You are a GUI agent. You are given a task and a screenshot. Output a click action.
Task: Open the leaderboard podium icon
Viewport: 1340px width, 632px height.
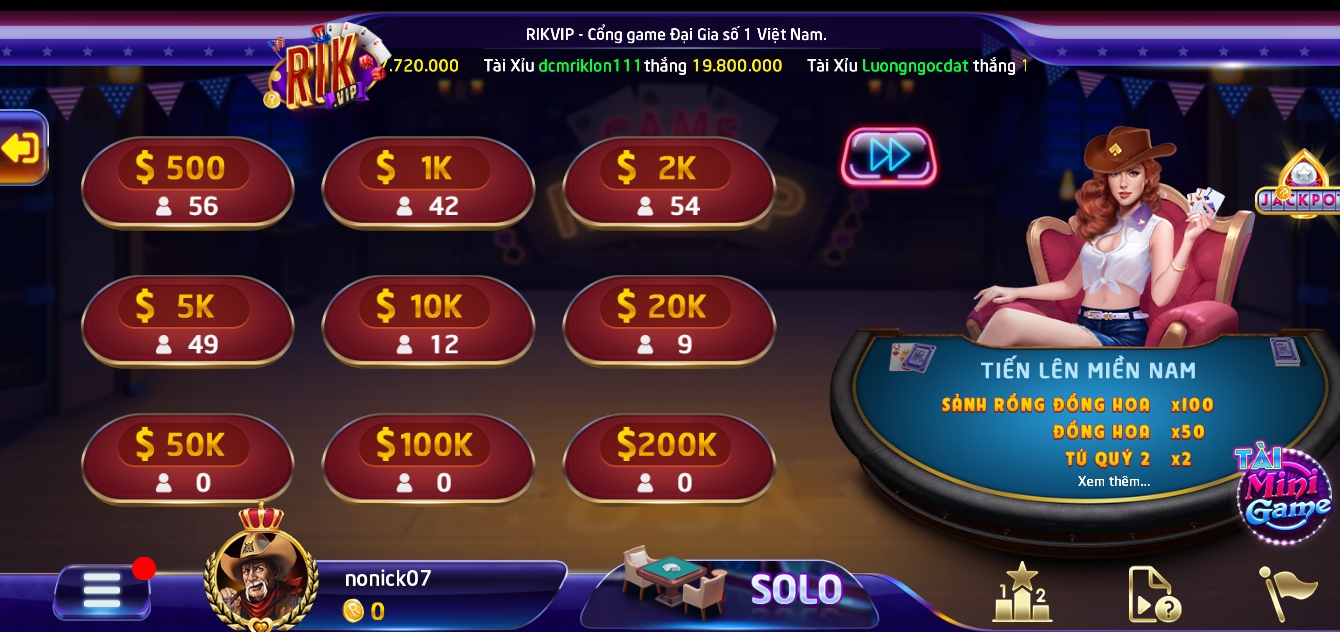click(1021, 593)
